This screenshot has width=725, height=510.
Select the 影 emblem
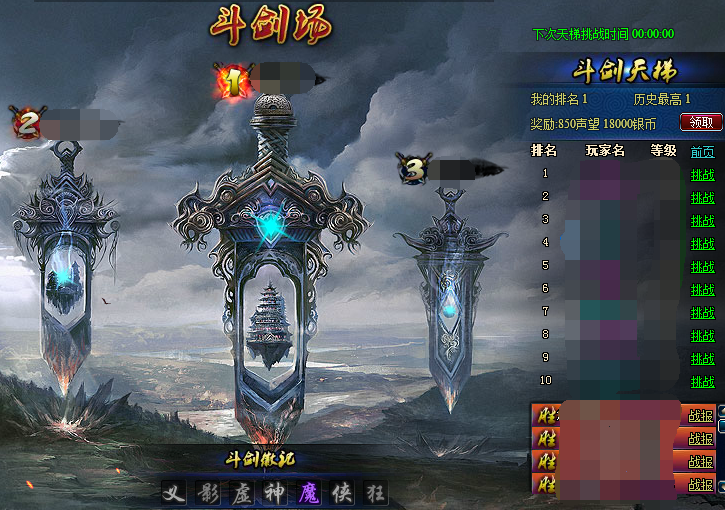tap(207, 493)
